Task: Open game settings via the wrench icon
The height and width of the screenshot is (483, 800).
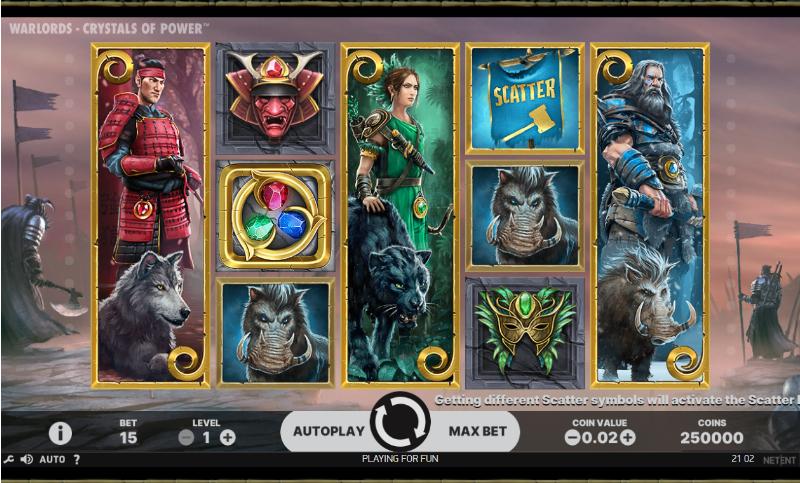Action: 9,460
